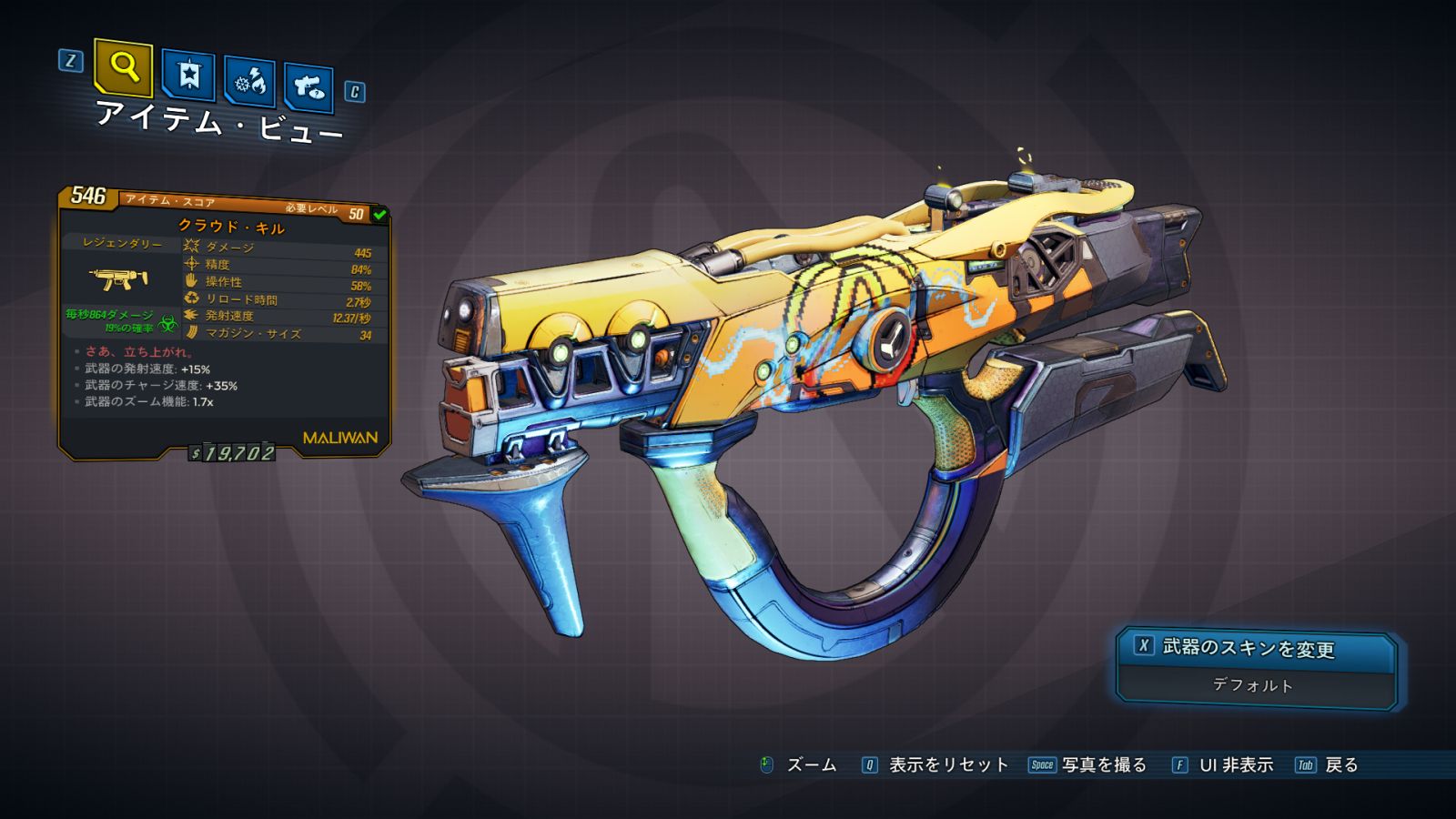The image size is (1456, 819).
Task: Select the magnifying glass item view tab
Action: tap(123, 68)
